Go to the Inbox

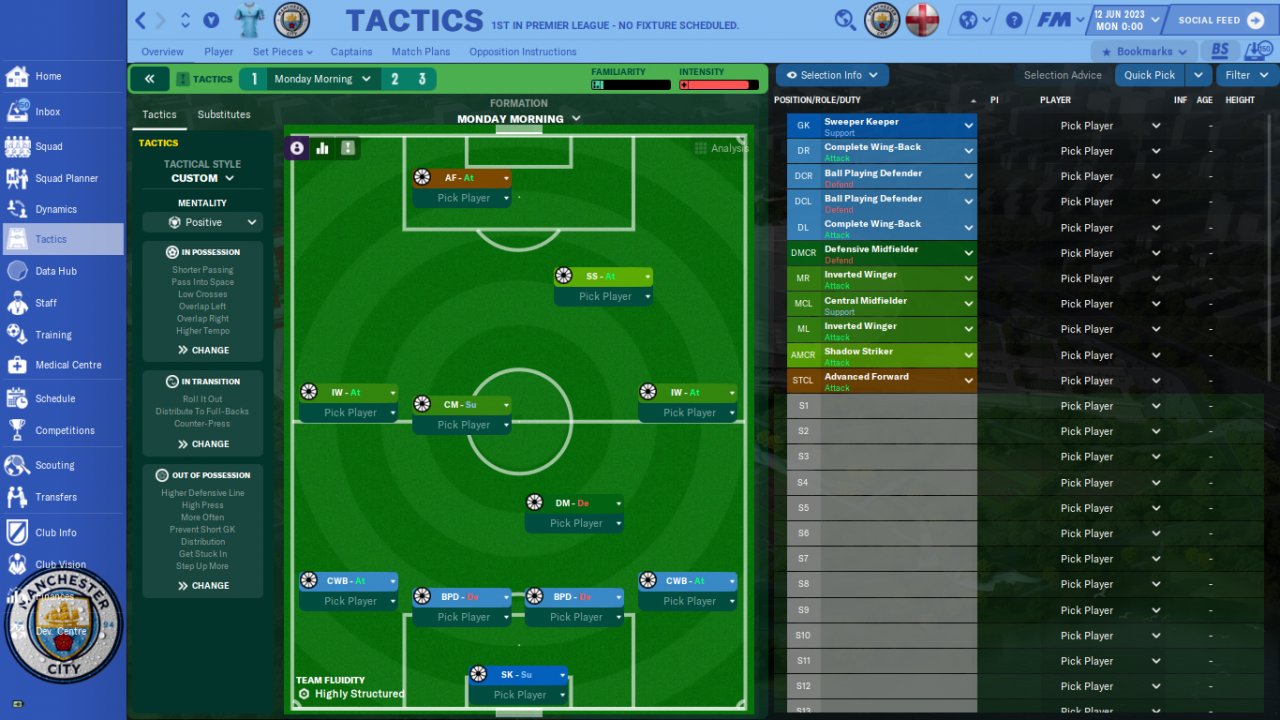click(x=48, y=112)
